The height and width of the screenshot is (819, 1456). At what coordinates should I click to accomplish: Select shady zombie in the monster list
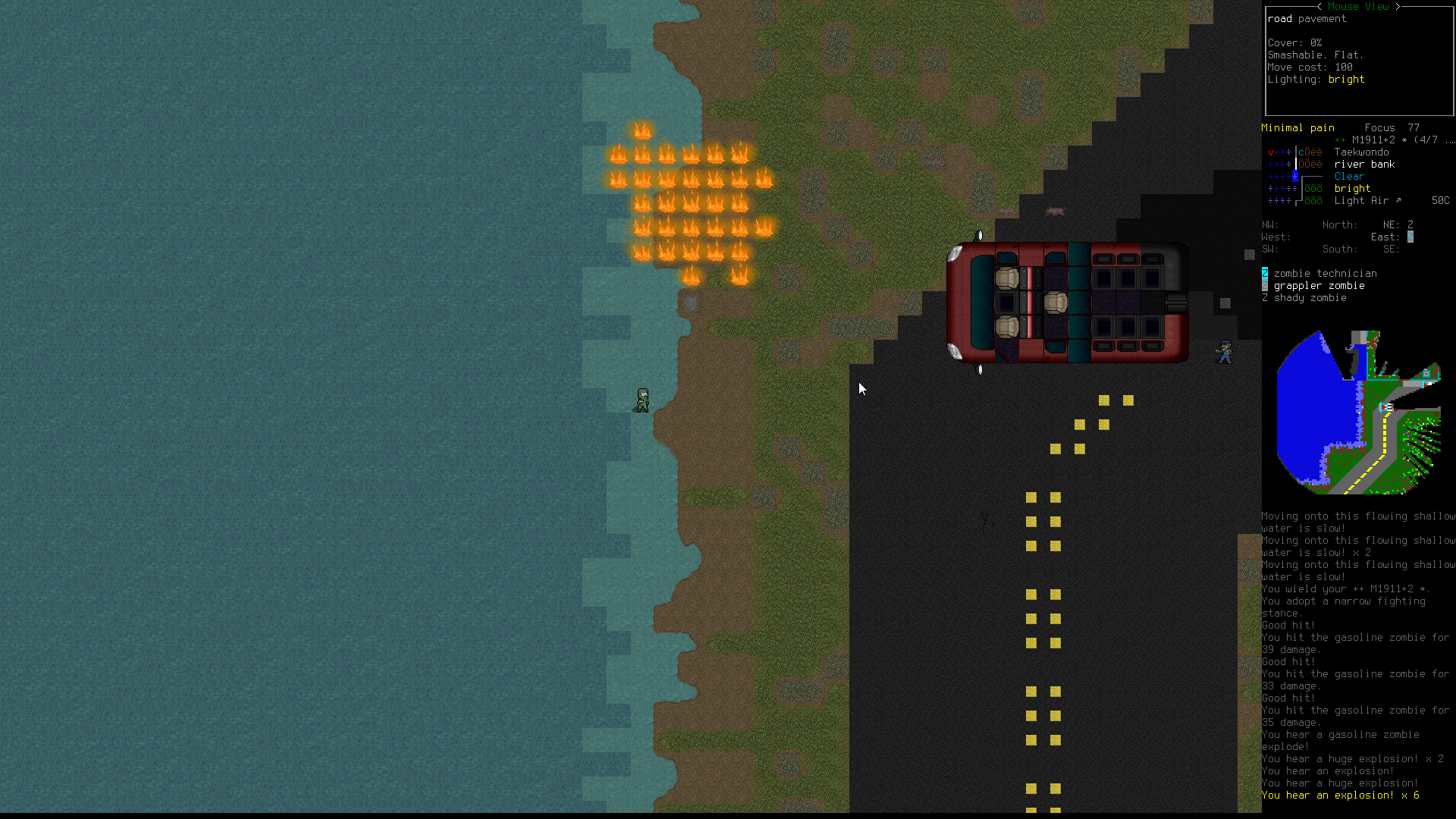click(x=1310, y=298)
